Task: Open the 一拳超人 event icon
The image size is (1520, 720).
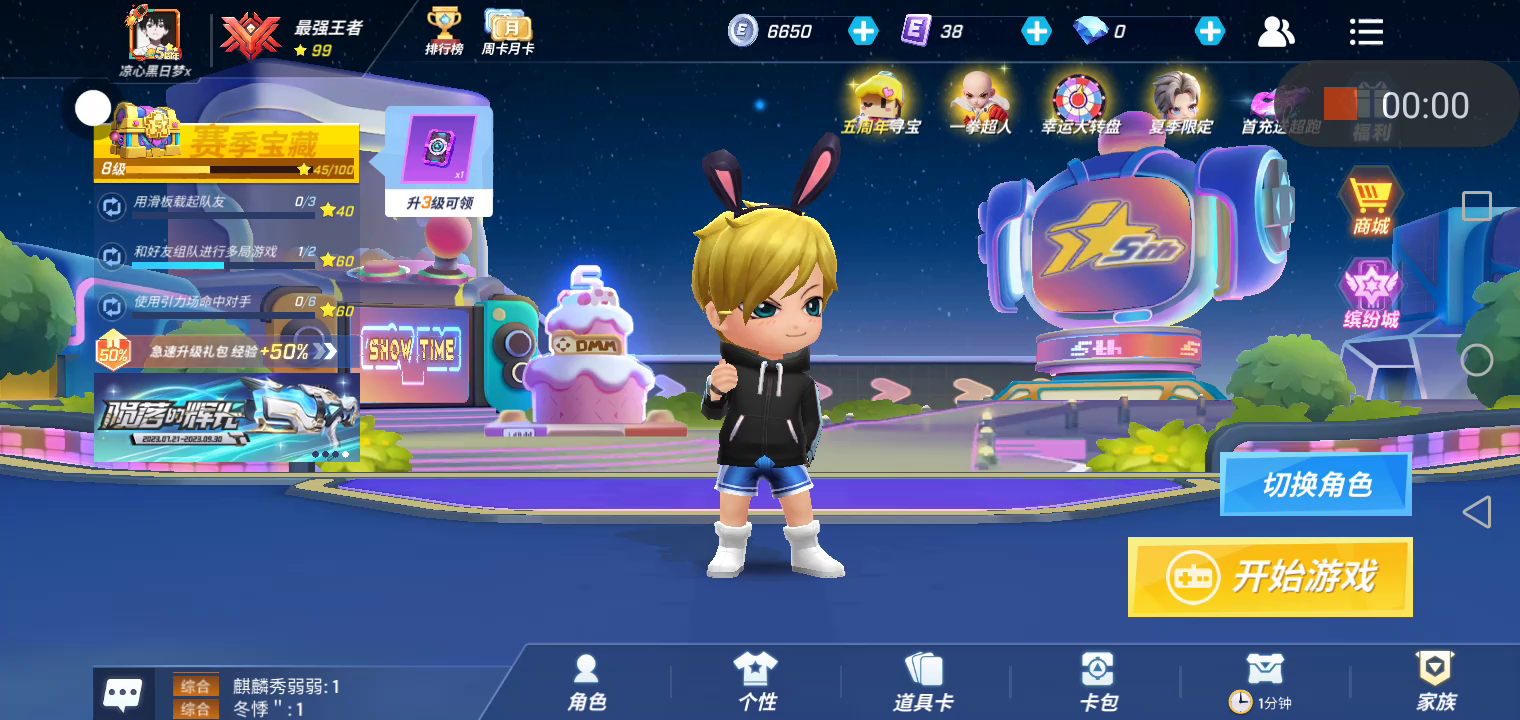Action: click(x=980, y=103)
